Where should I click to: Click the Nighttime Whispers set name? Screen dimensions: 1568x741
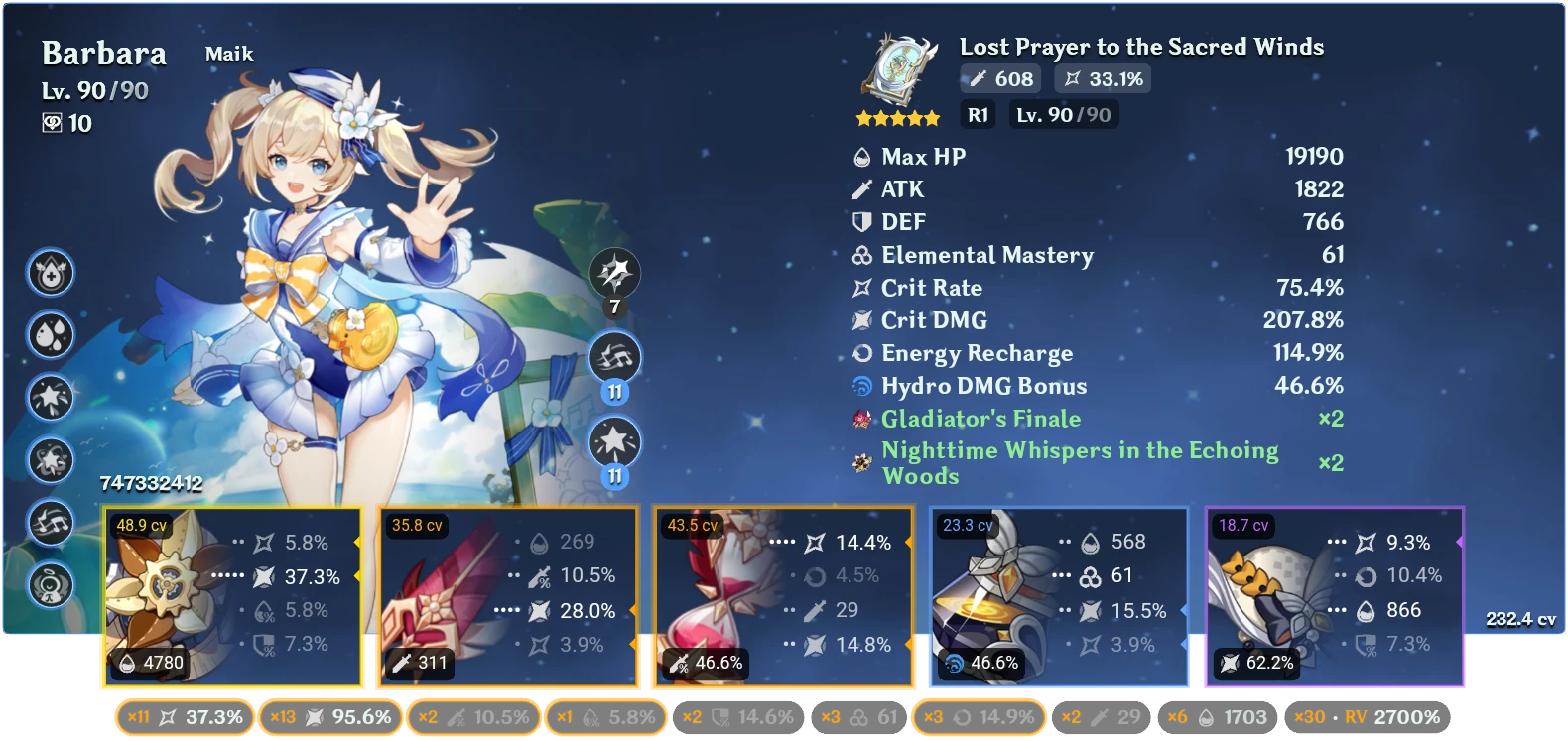click(1081, 450)
